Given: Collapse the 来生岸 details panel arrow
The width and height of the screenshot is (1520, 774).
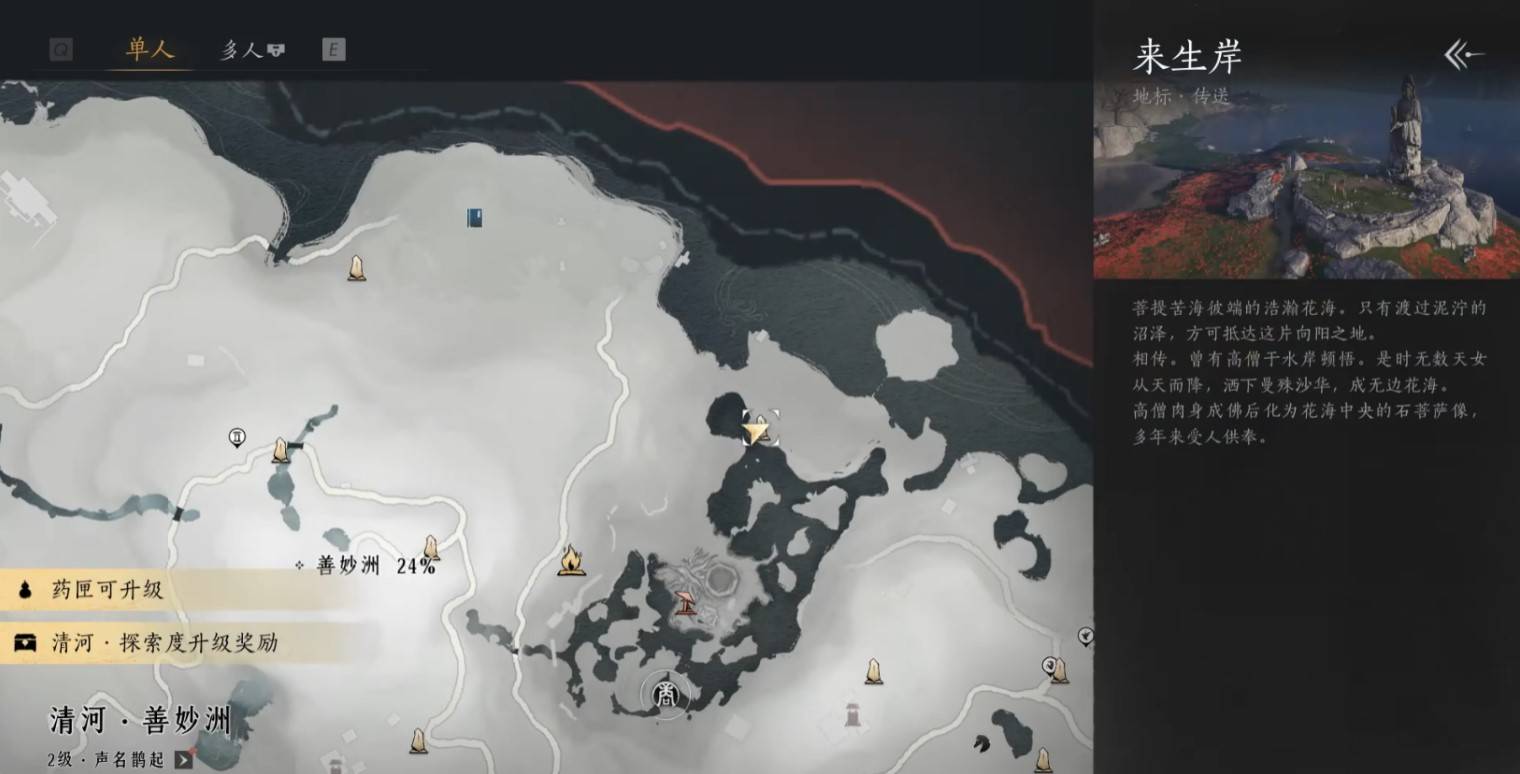Looking at the screenshot, I should click(x=1464, y=56).
